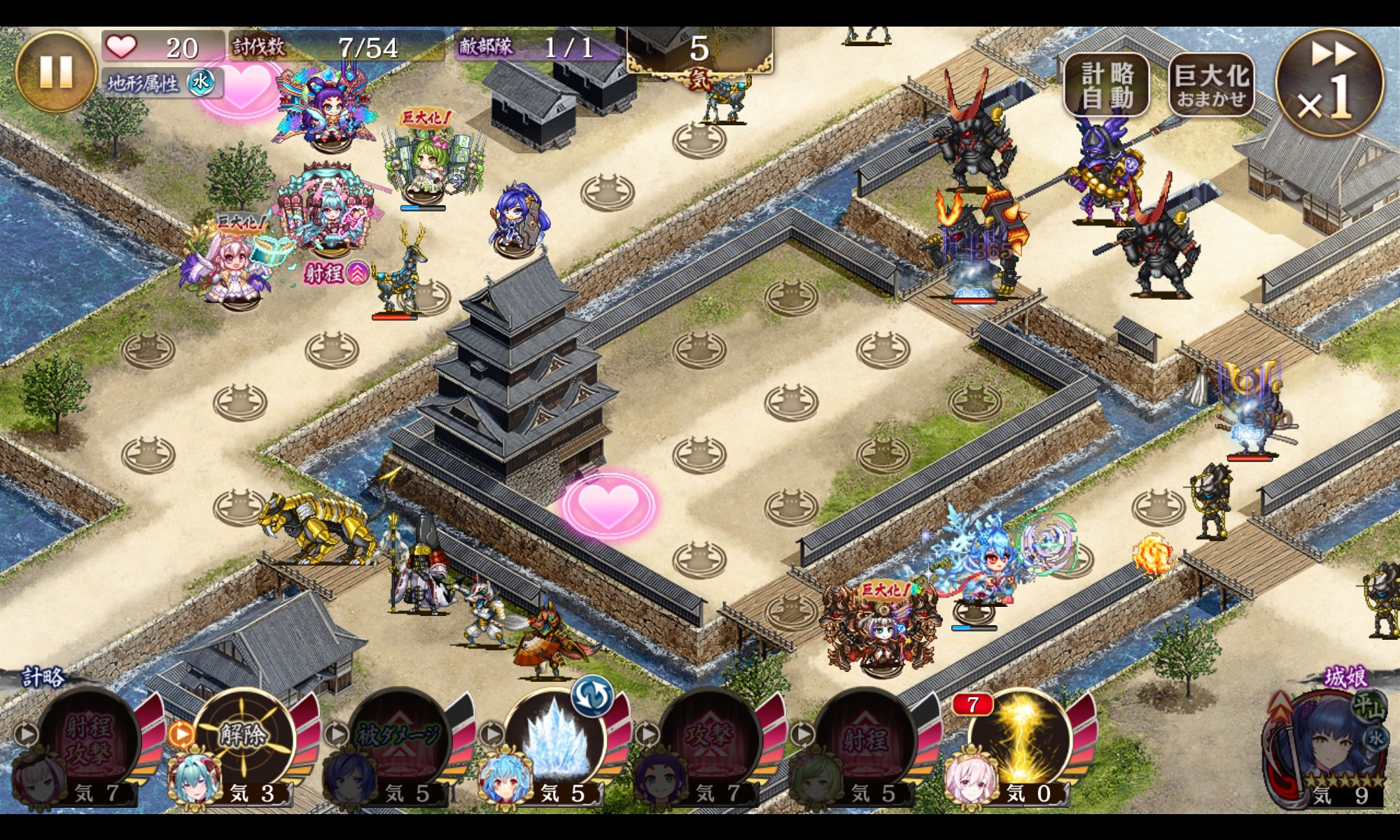Use the 被ダメージ stratagem
The image size is (1400, 840).
(398, 738)
